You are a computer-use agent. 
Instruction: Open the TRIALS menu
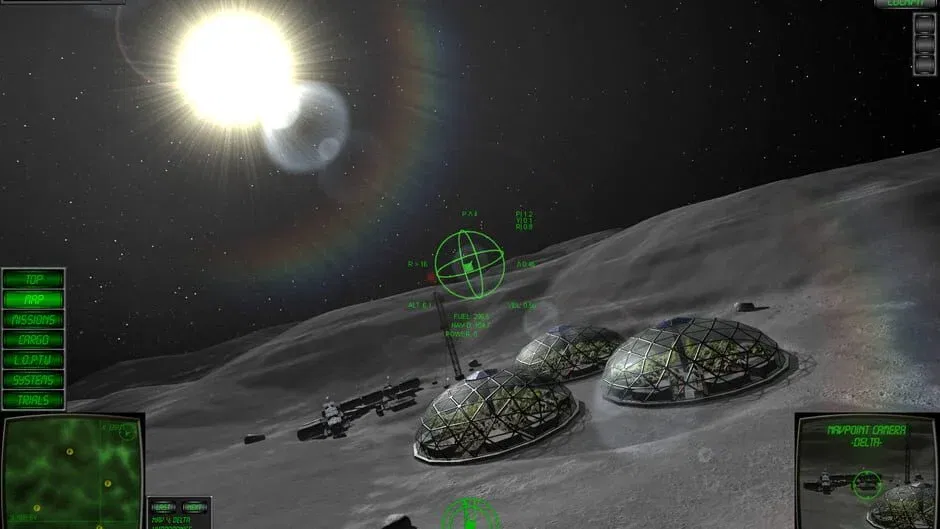coord(33,400)
